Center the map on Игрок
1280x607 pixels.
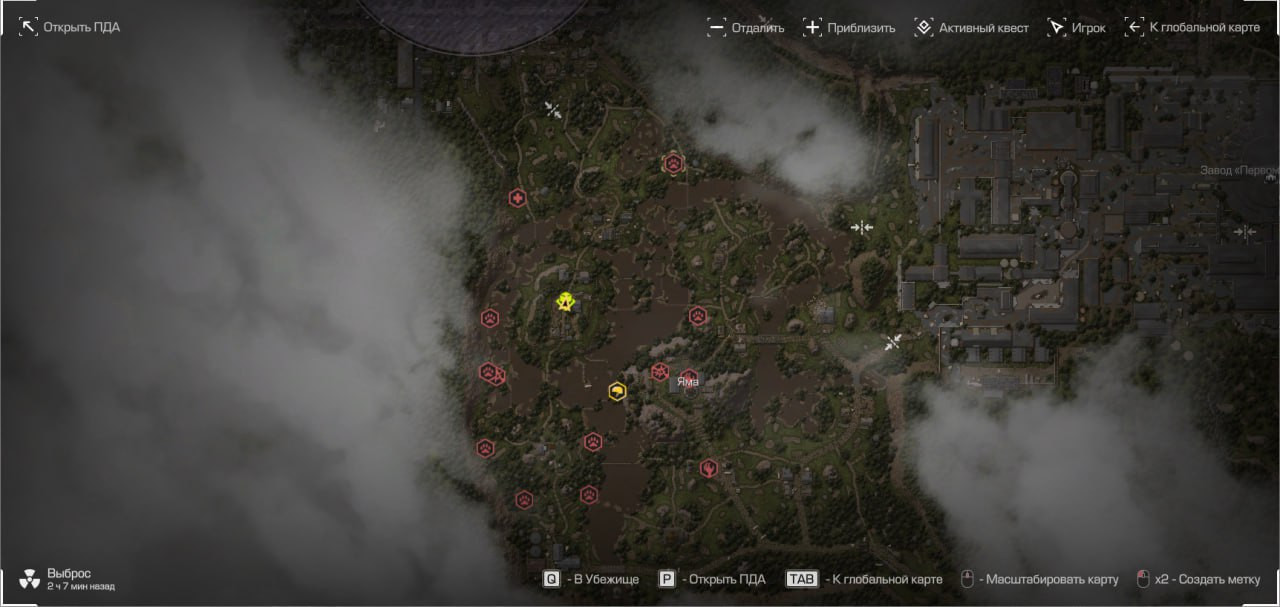tap(1076, 28)
